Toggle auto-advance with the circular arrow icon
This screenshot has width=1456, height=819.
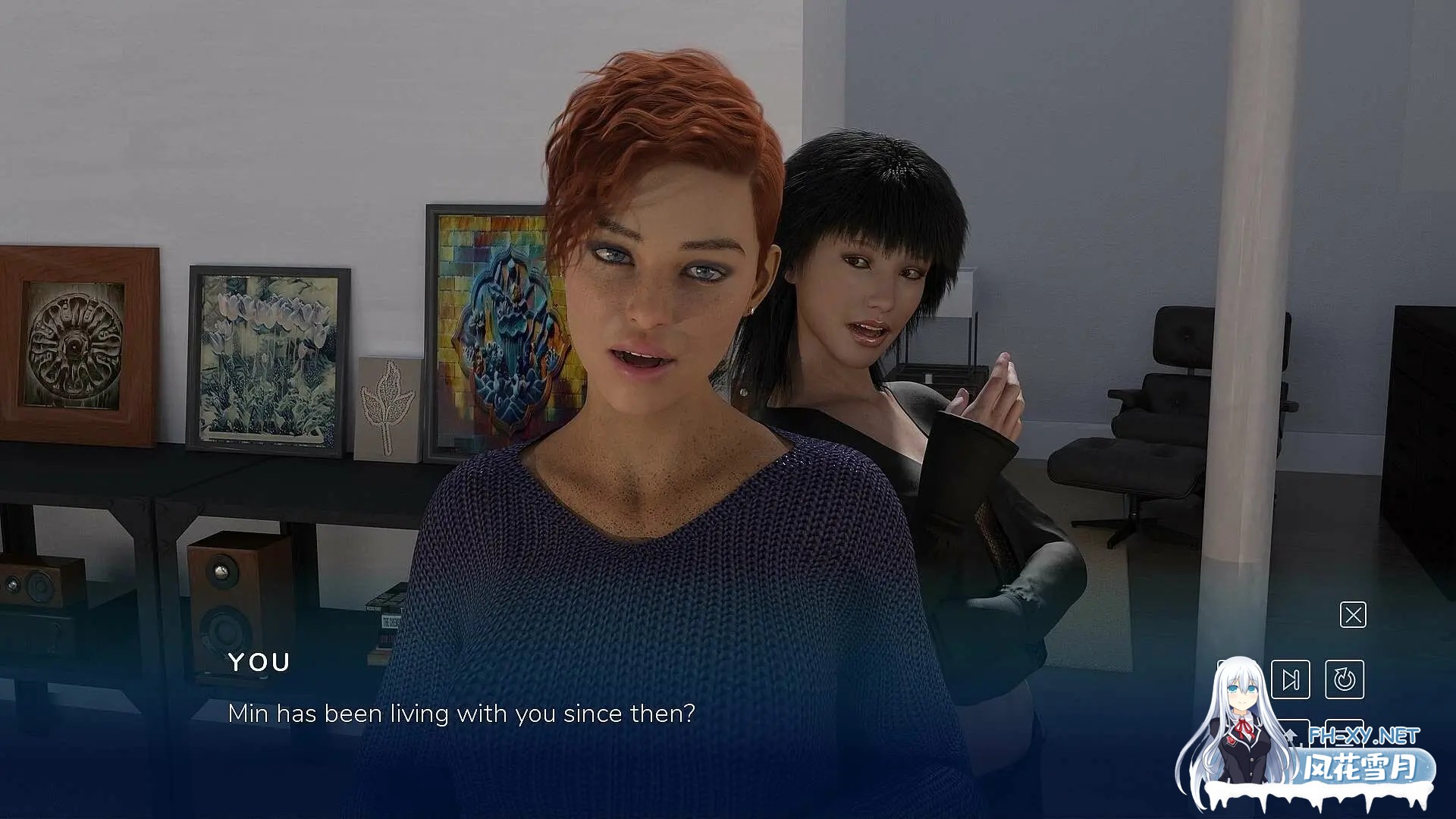(1345, 679)
